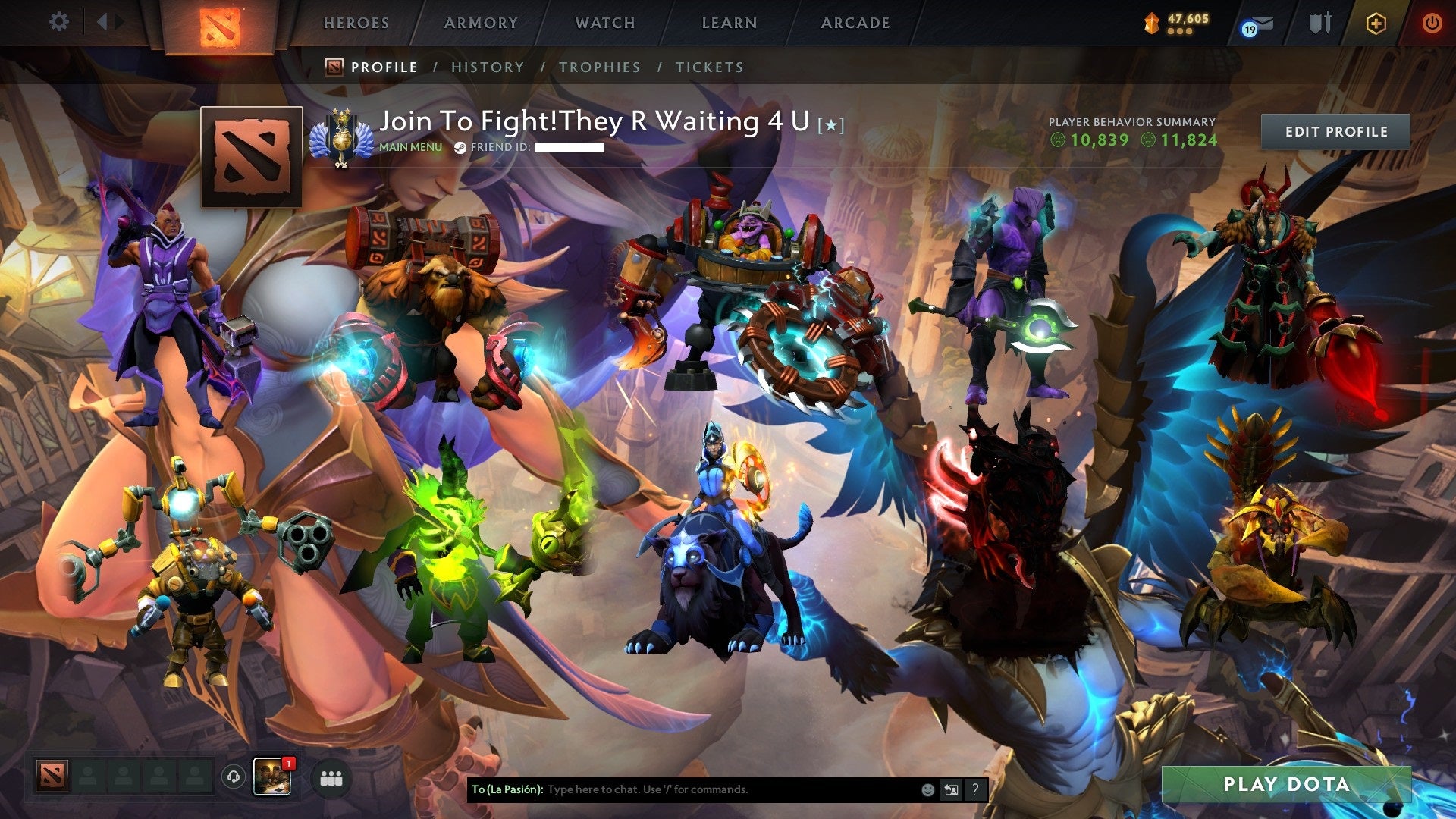
Task: Click the help question mark next to chat
Action: [x=974, y=790]
